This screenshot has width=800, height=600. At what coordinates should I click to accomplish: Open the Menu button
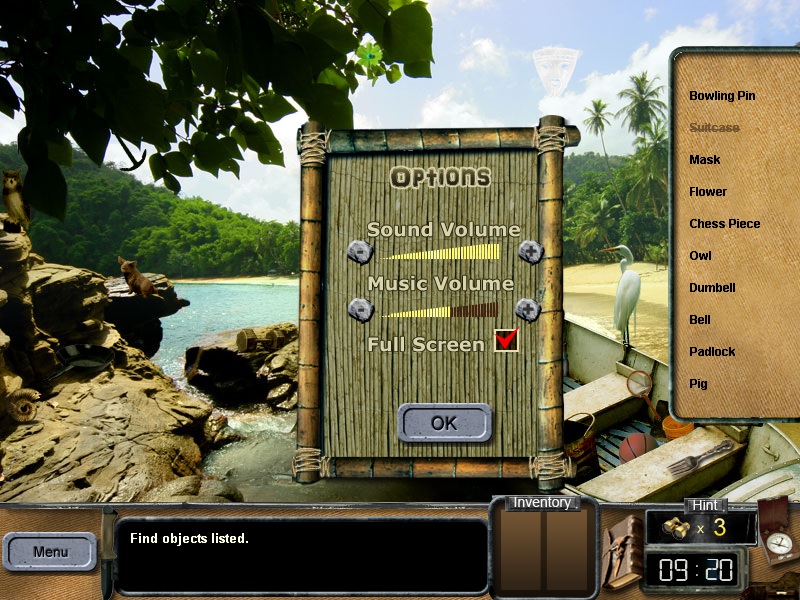(x=50, y=551)
